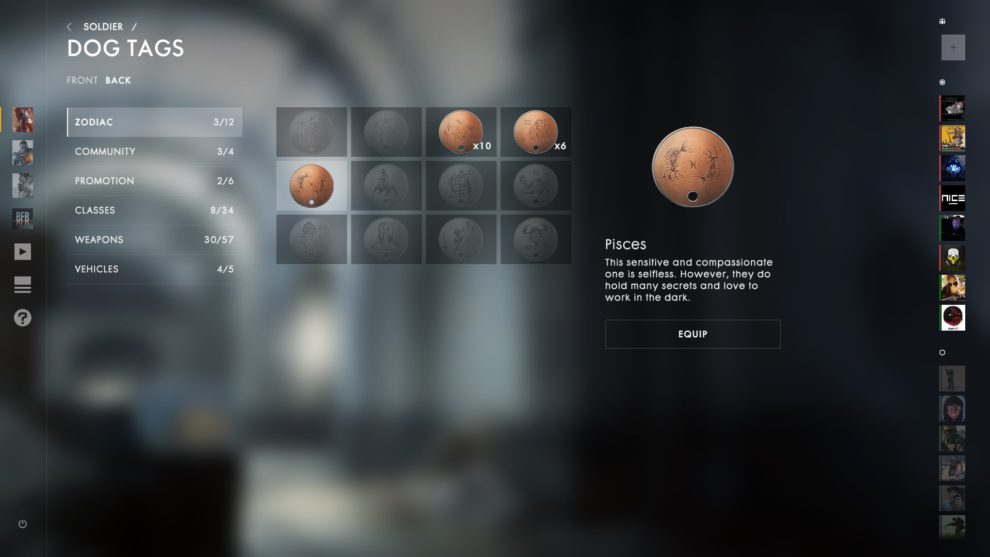Switch to the Promotion category
The height and width of the screenshot is (557, 990).
pyautogui.click(x=154, y=181)
